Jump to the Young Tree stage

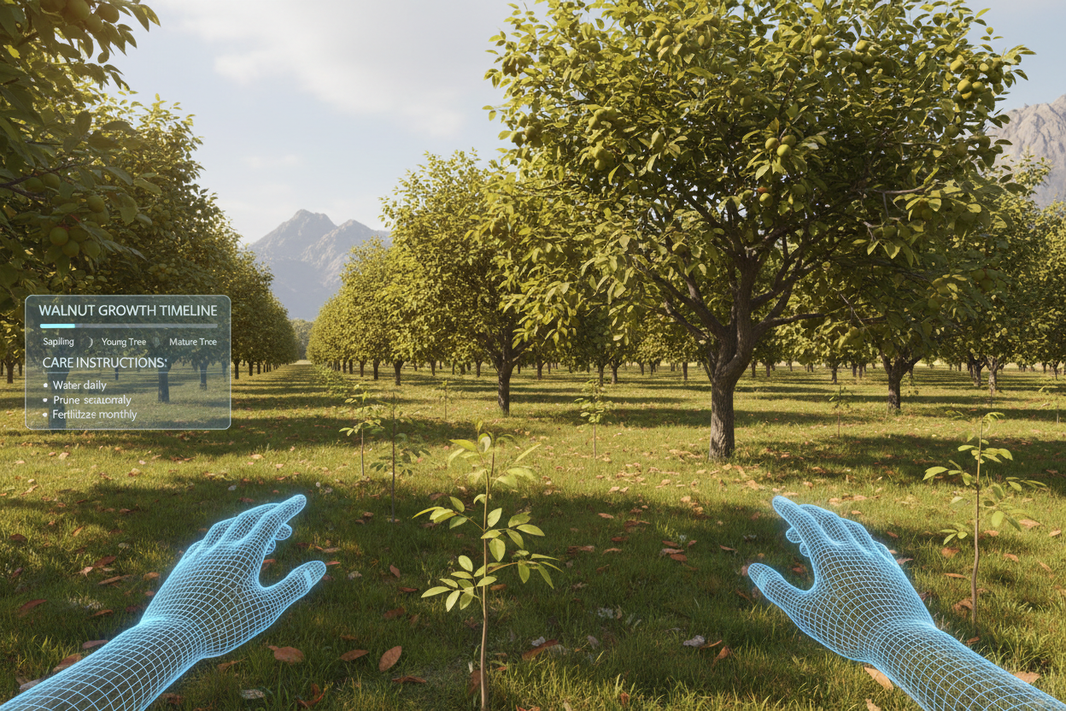[125, 342]
